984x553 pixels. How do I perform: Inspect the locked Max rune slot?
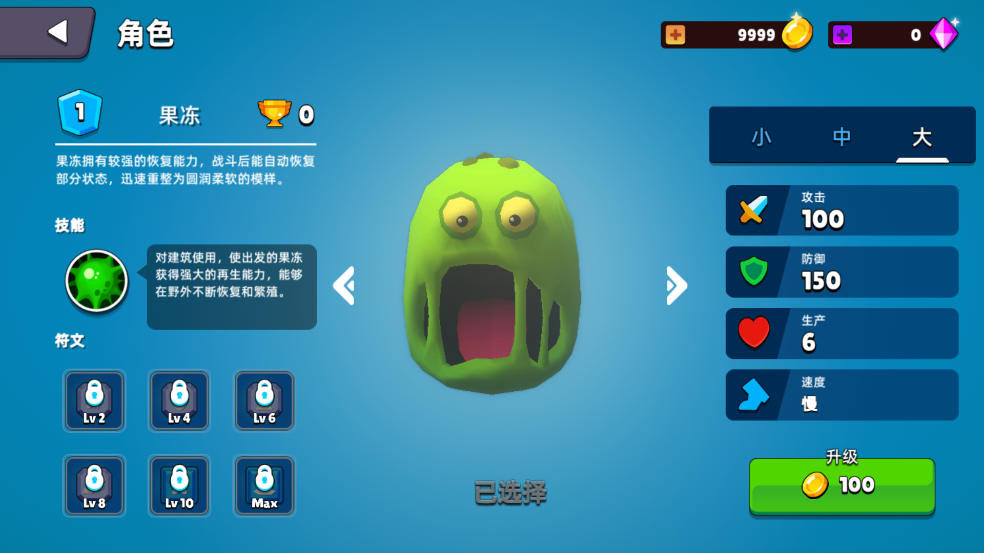tap(264, 486)
